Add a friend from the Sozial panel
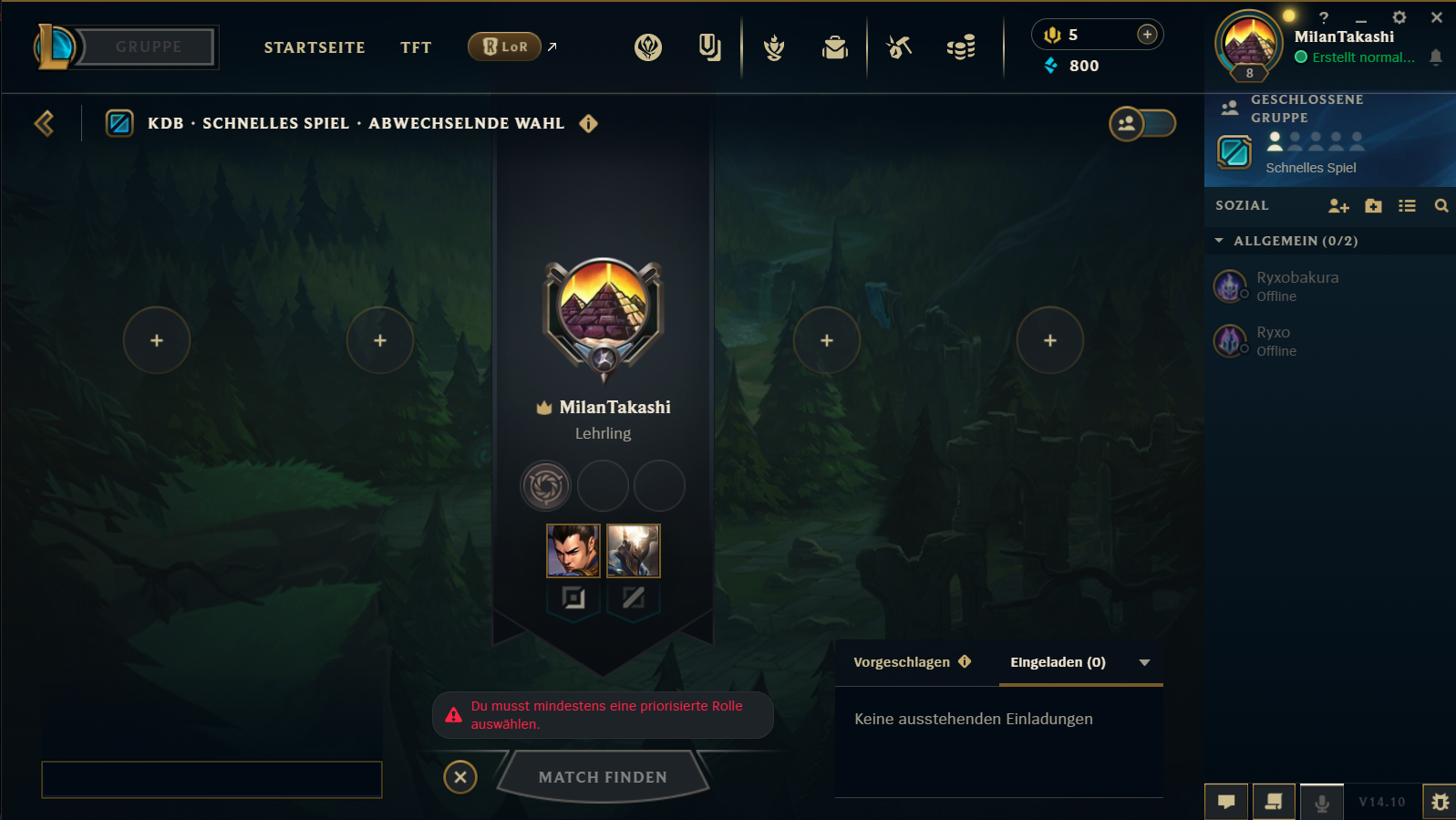 coord(1338,206)
